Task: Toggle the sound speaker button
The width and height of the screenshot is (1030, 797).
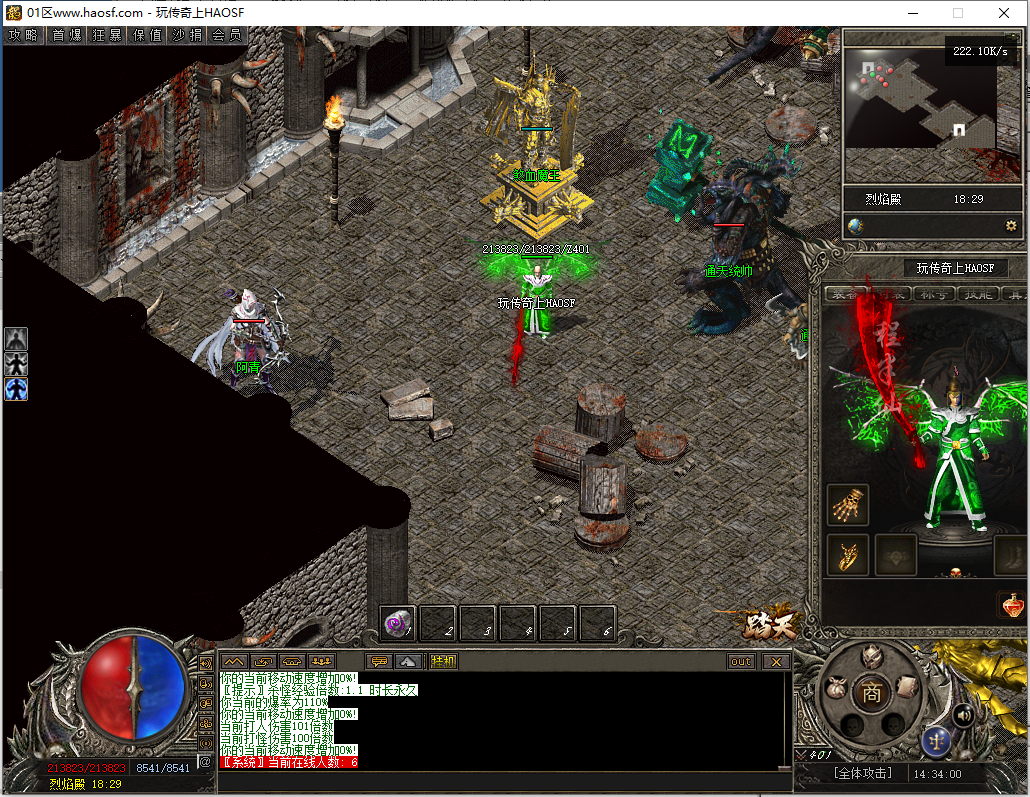Action: point(963,714)
